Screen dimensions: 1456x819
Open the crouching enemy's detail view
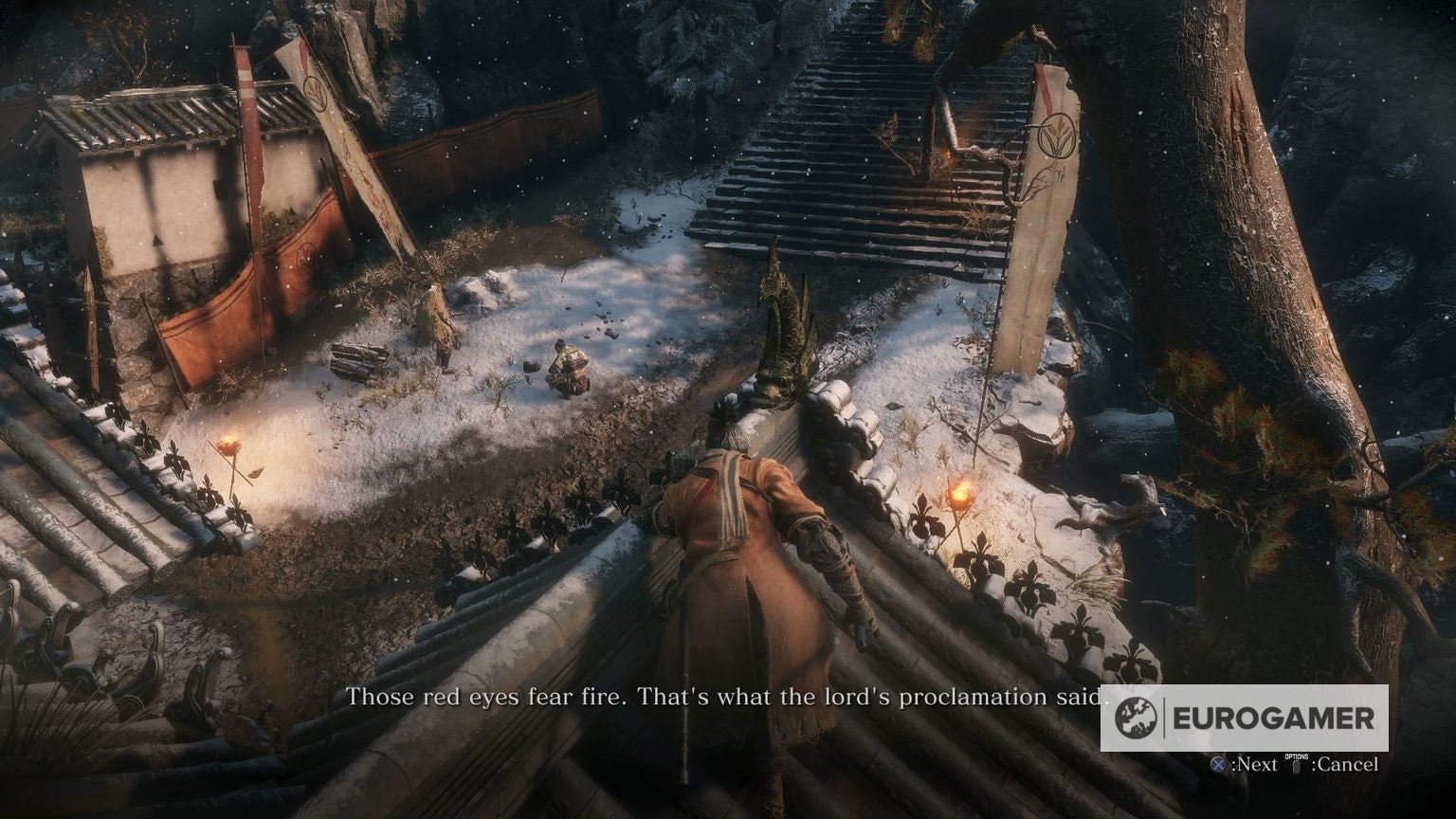[x=567, y=365]
